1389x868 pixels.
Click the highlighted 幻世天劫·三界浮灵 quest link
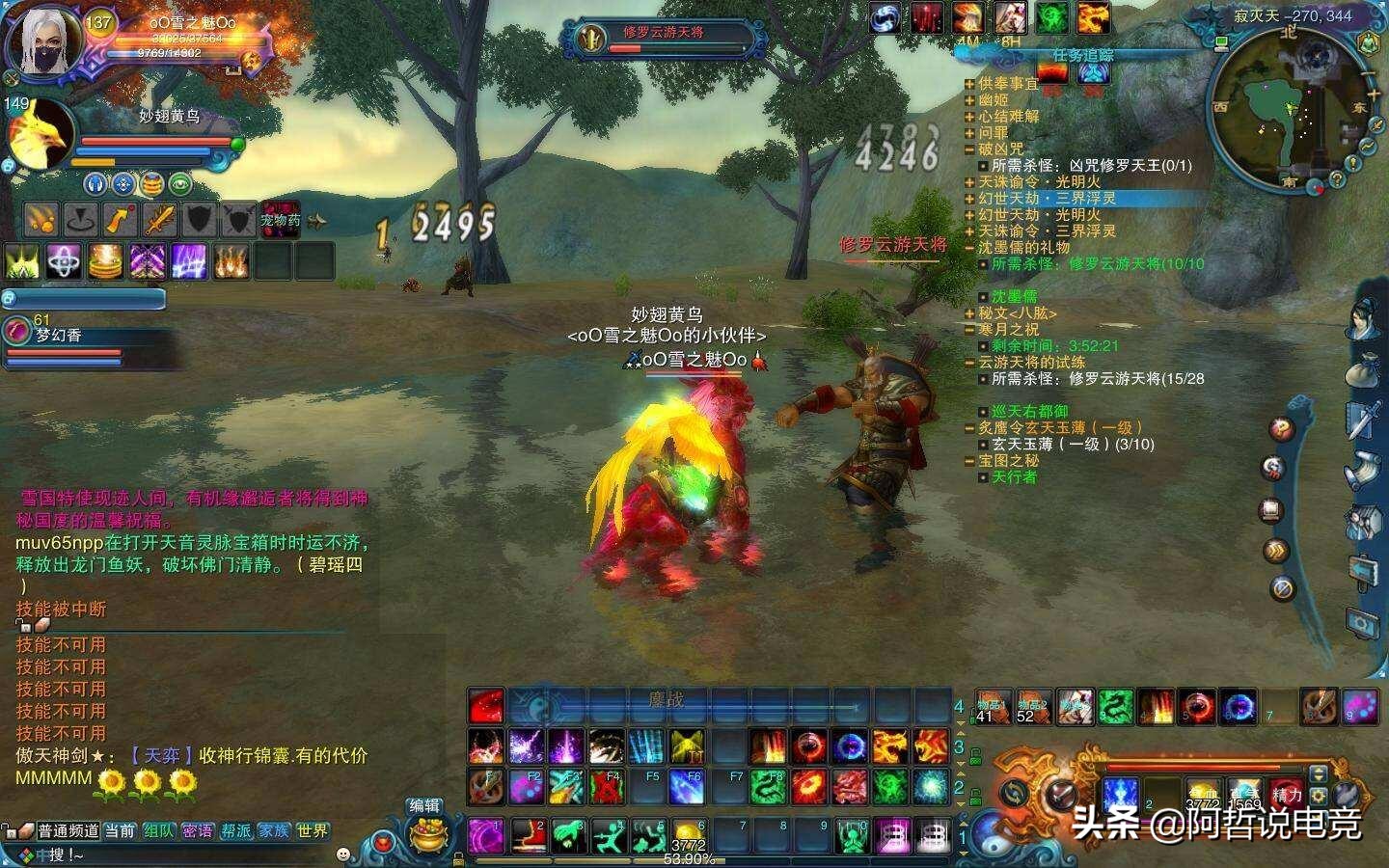click(1049, 198)
